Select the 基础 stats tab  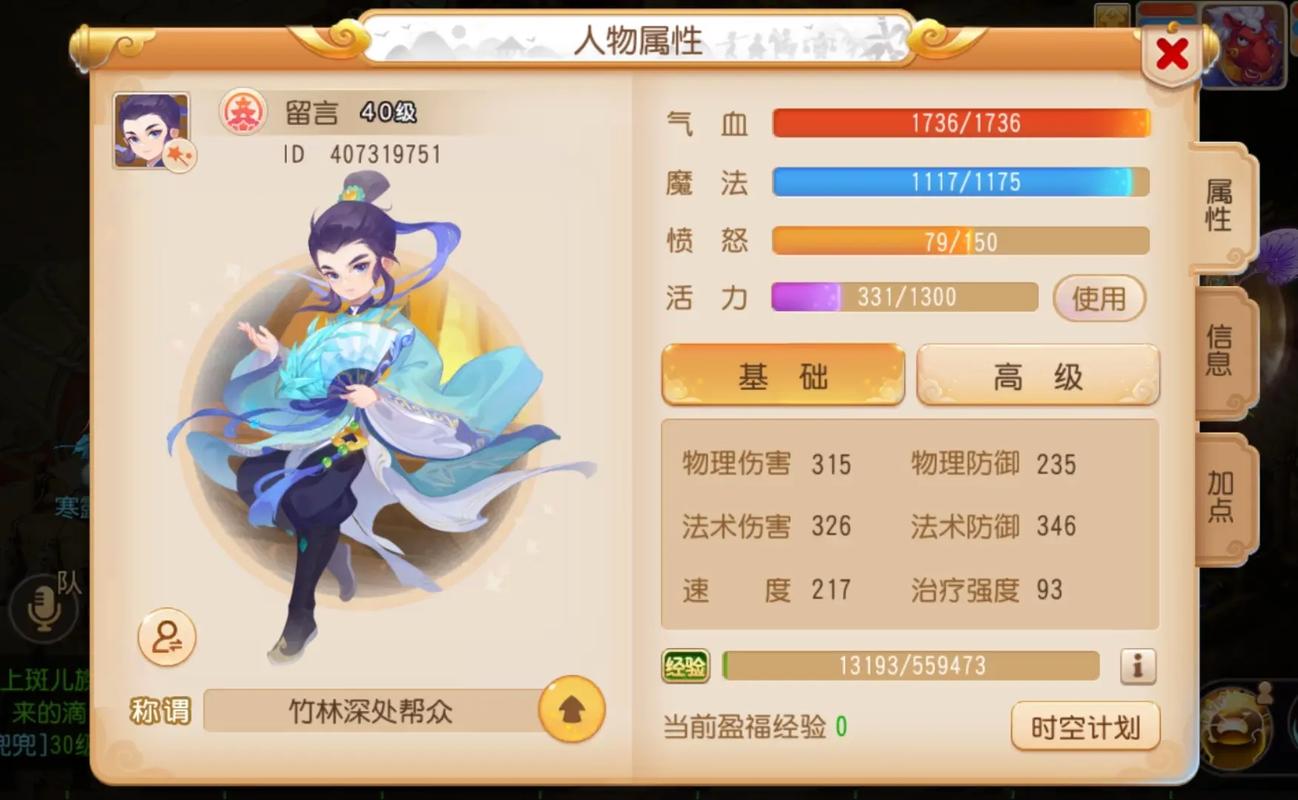pyautogui.click(x=783, y=374)
